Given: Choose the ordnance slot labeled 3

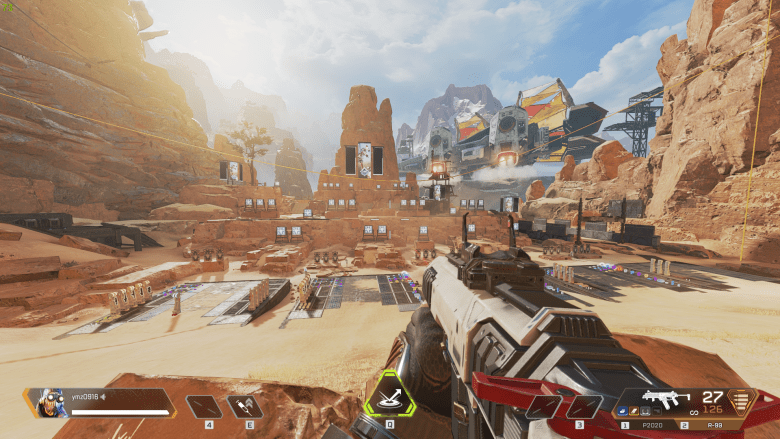Looking at the screenshot, I should [582, 407].
